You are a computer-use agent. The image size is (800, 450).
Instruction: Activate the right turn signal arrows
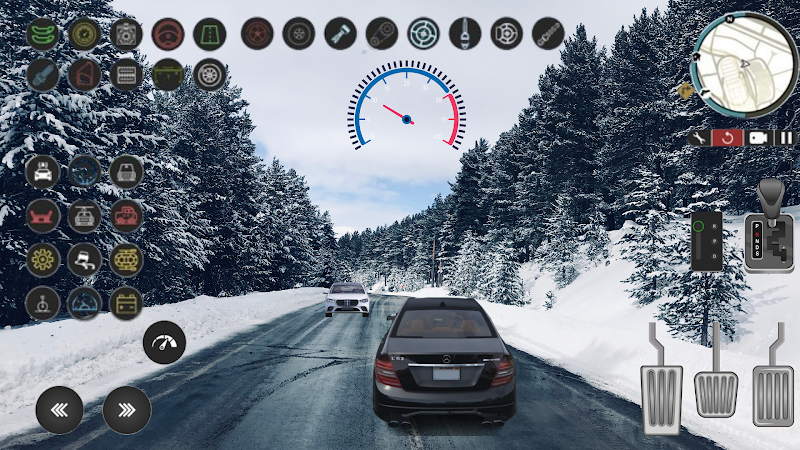click(x=127, y=409)
